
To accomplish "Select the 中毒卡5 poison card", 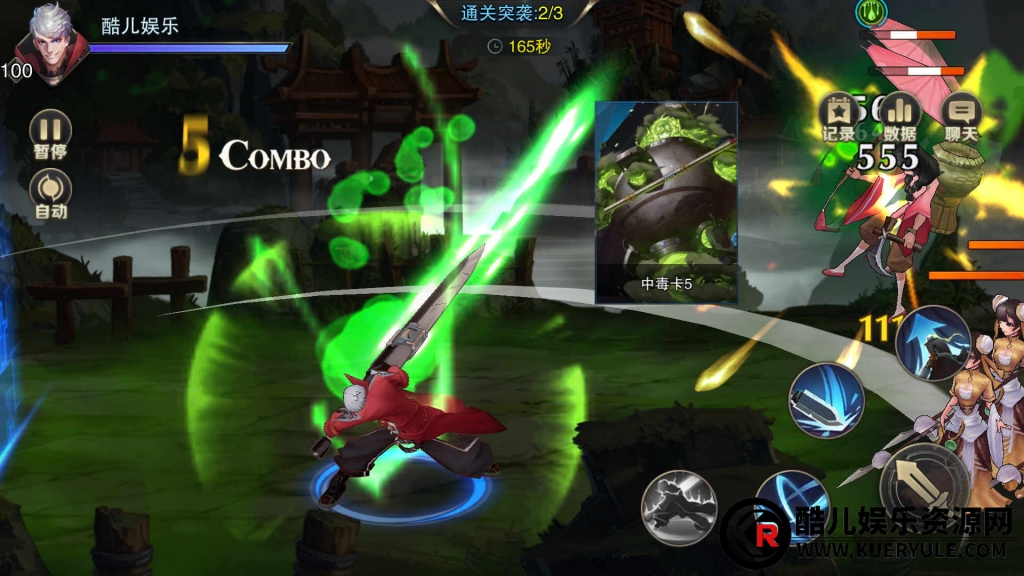I will tap(666, 202).
